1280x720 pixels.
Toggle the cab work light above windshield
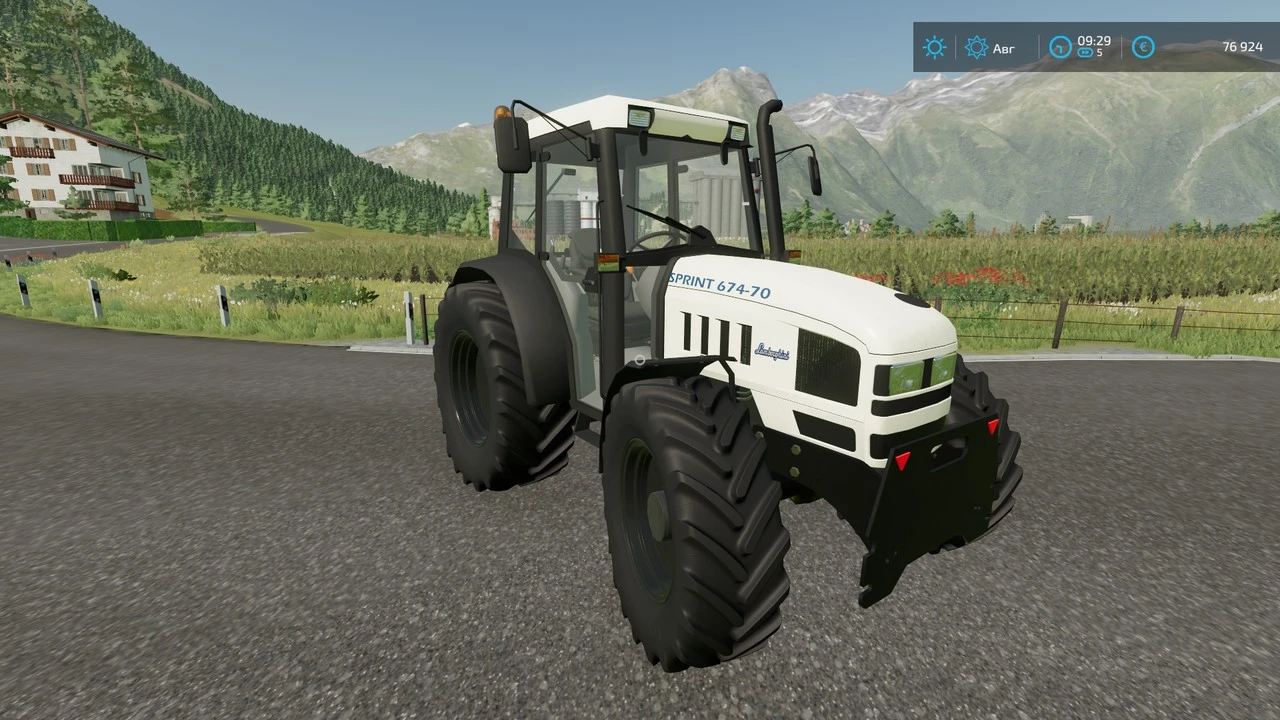(640, 120)
